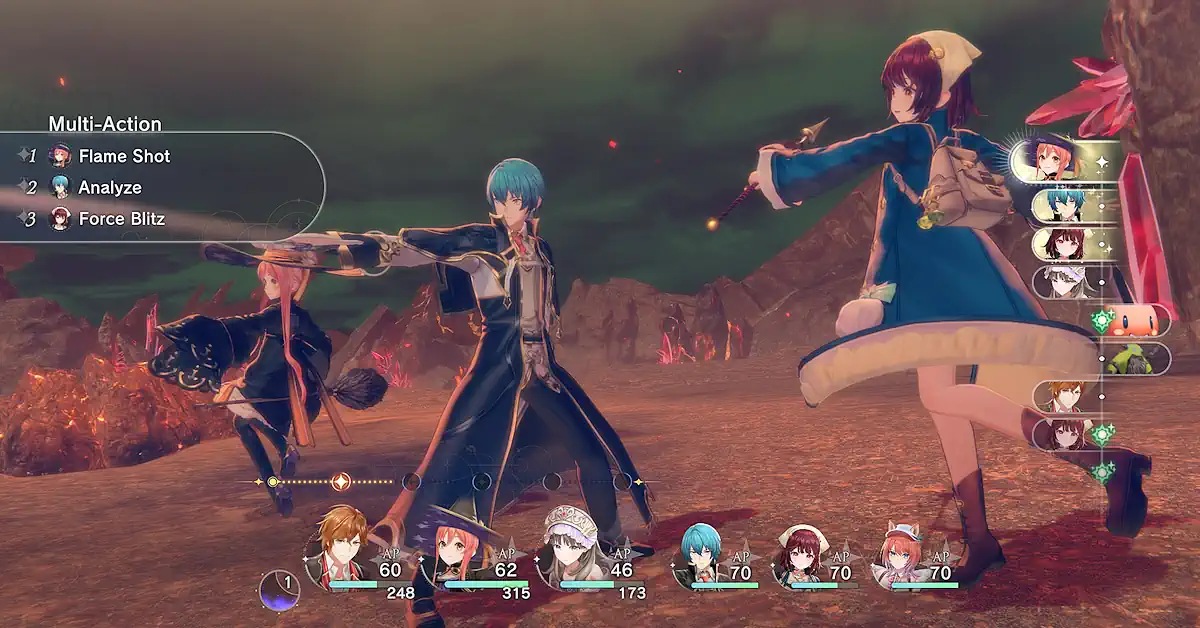Screen dimensions: 1200x628
Task: Pick the brown-haired man's turn order entry
Action: (1064, 396)
